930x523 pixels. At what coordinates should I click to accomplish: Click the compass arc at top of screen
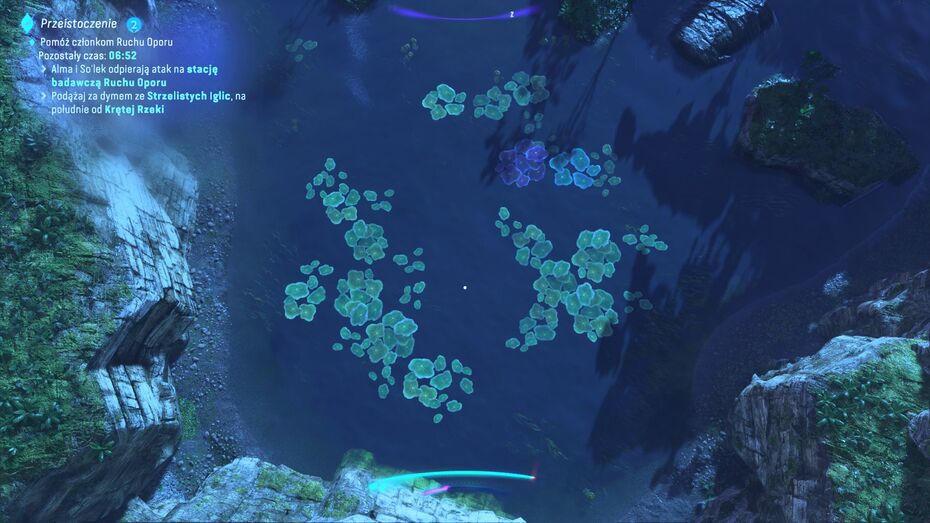[465, 13]
